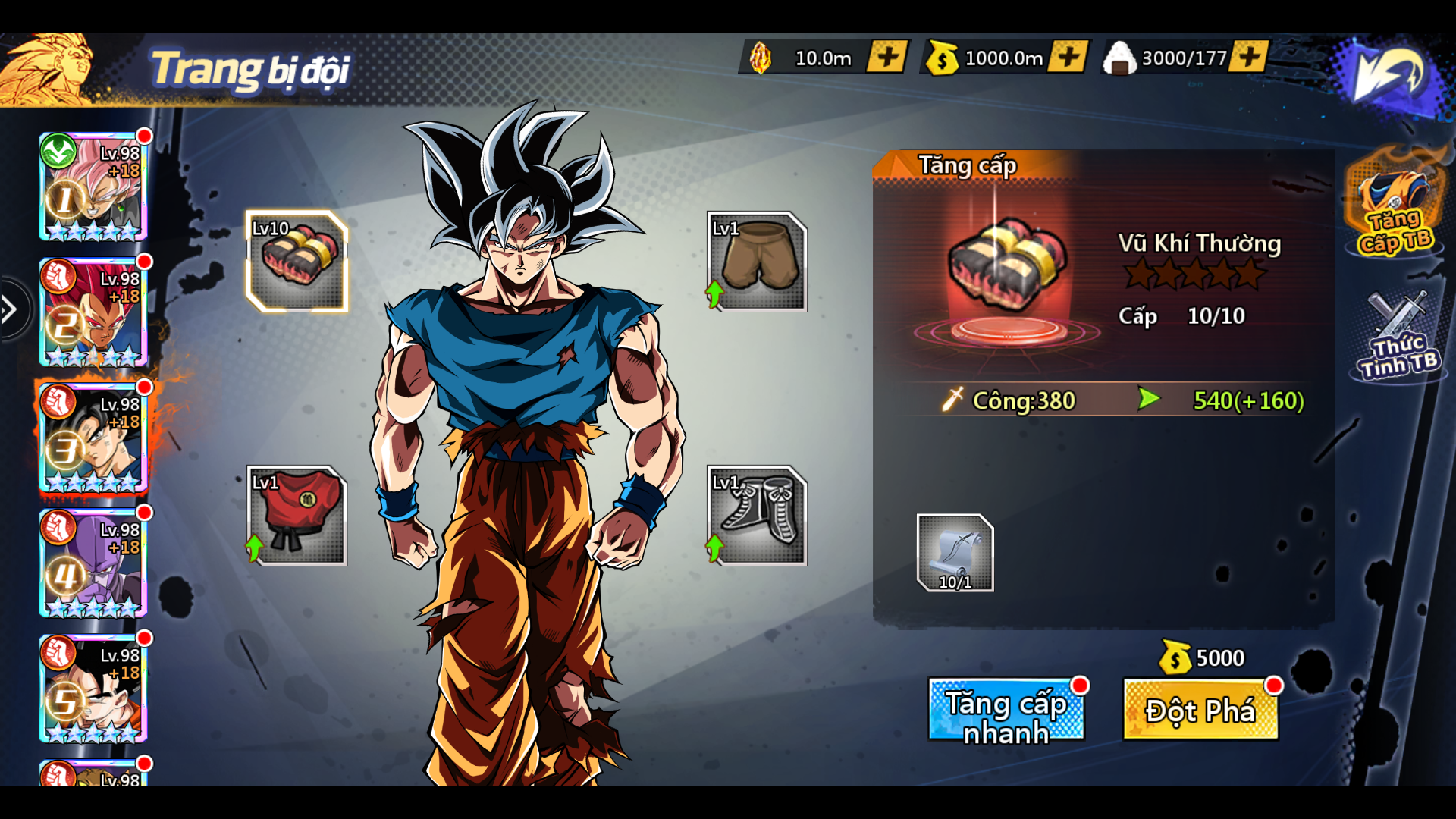This screenshot has height=819, width=1456.
Task: Refill rice ball stamina with plus button
Action: (1249, 57)
